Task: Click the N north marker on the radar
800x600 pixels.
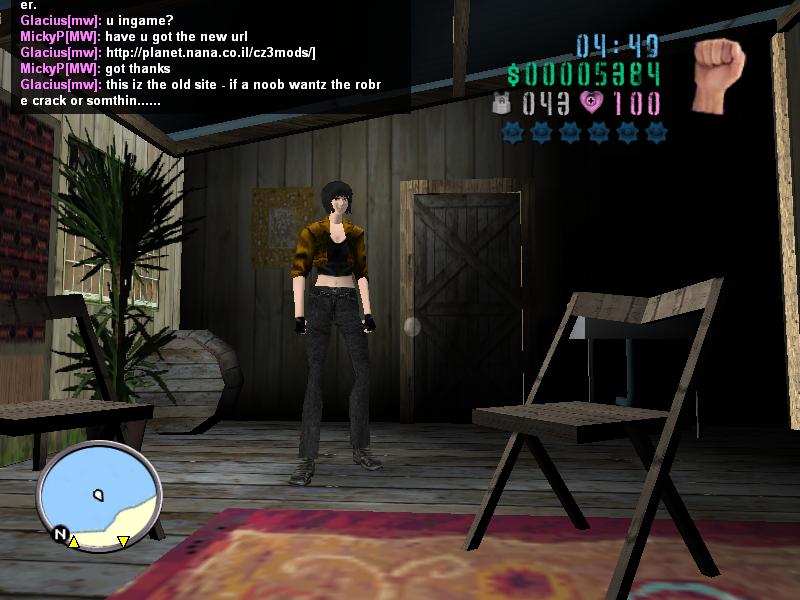Action: 59,535
